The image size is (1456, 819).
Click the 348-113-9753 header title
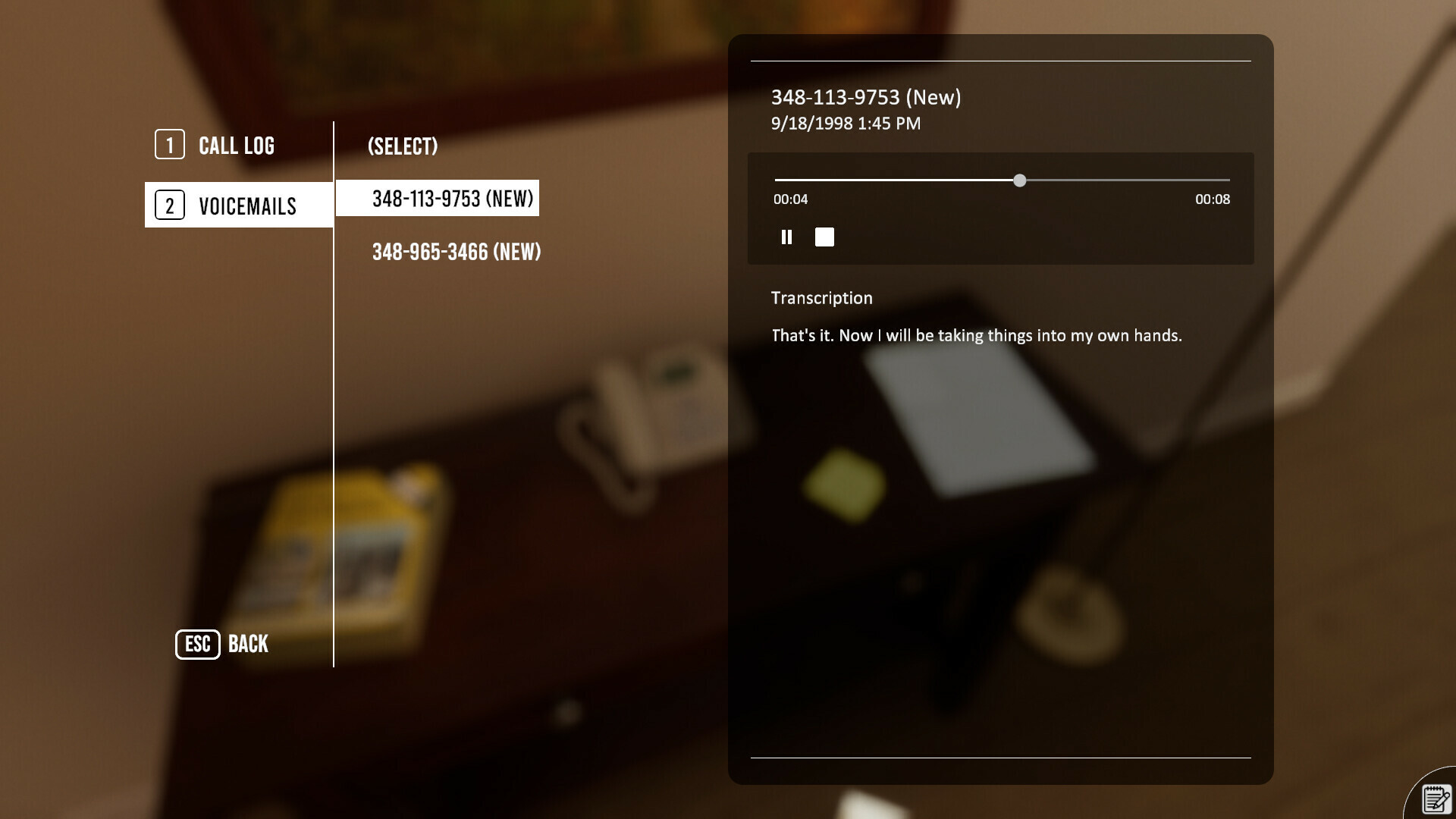(865, 97)
